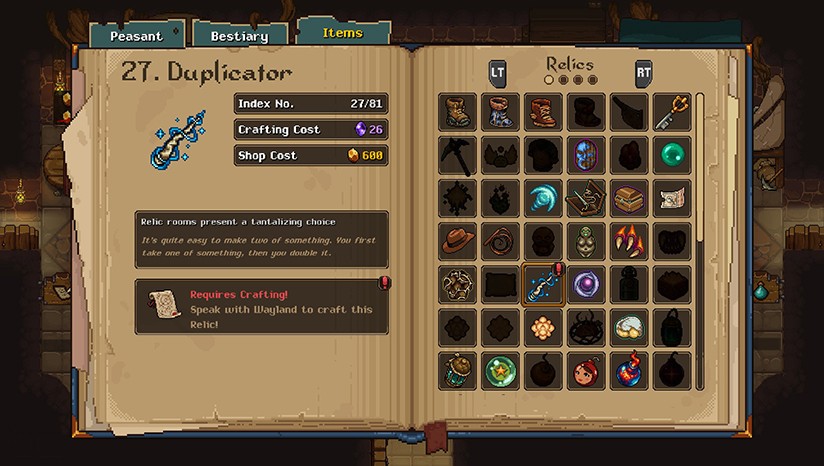Select the highlighted Duplicator relic slot
This screenshot has width=824, height=466.
point(543,285)
